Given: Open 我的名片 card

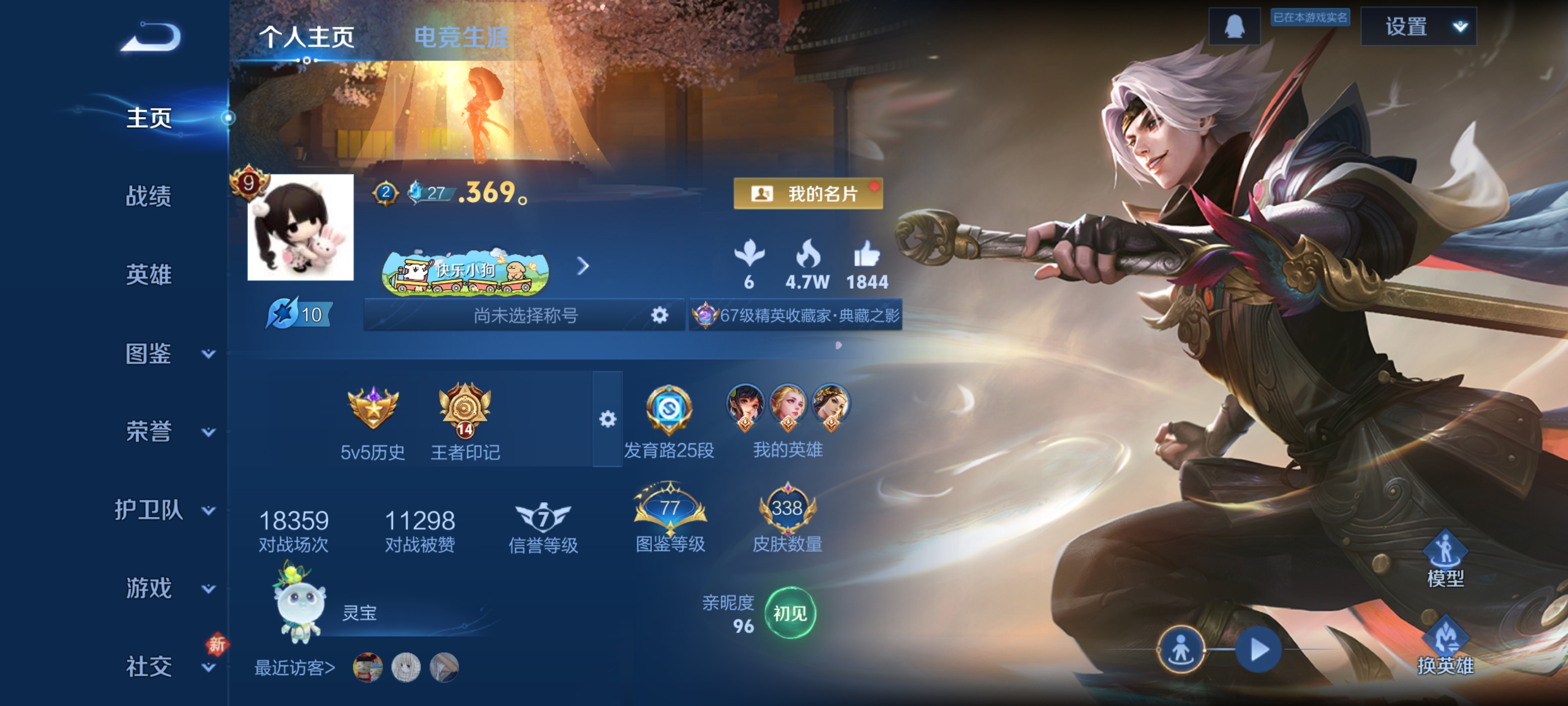Looking at the screenshot, I should coord(808,194).
